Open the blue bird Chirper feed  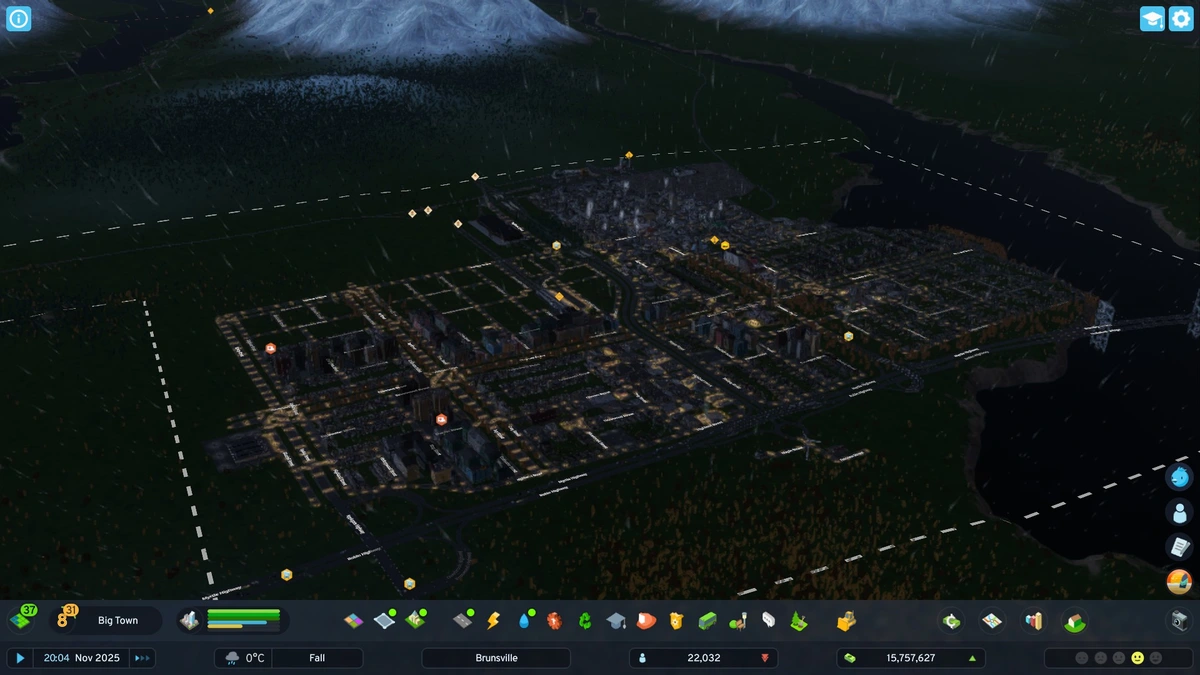(1180, 476)
